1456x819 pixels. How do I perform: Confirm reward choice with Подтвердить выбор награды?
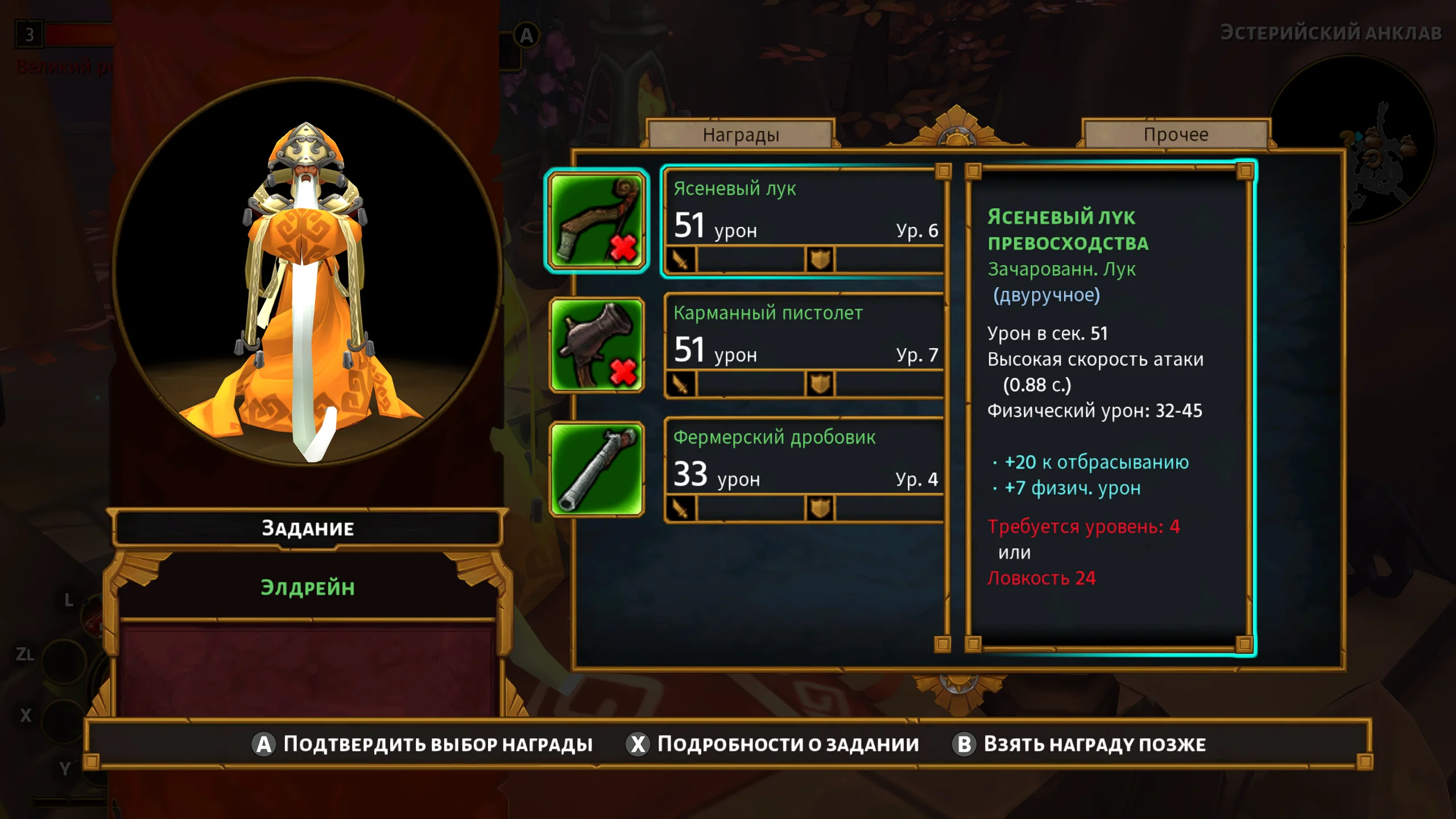tap(423, 744)
